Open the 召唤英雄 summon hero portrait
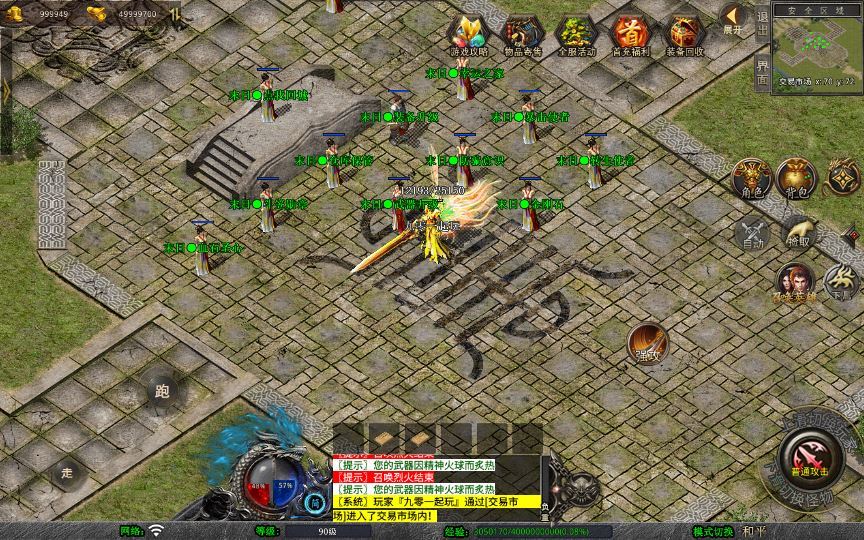864x540 pixels. coord(792,281)
